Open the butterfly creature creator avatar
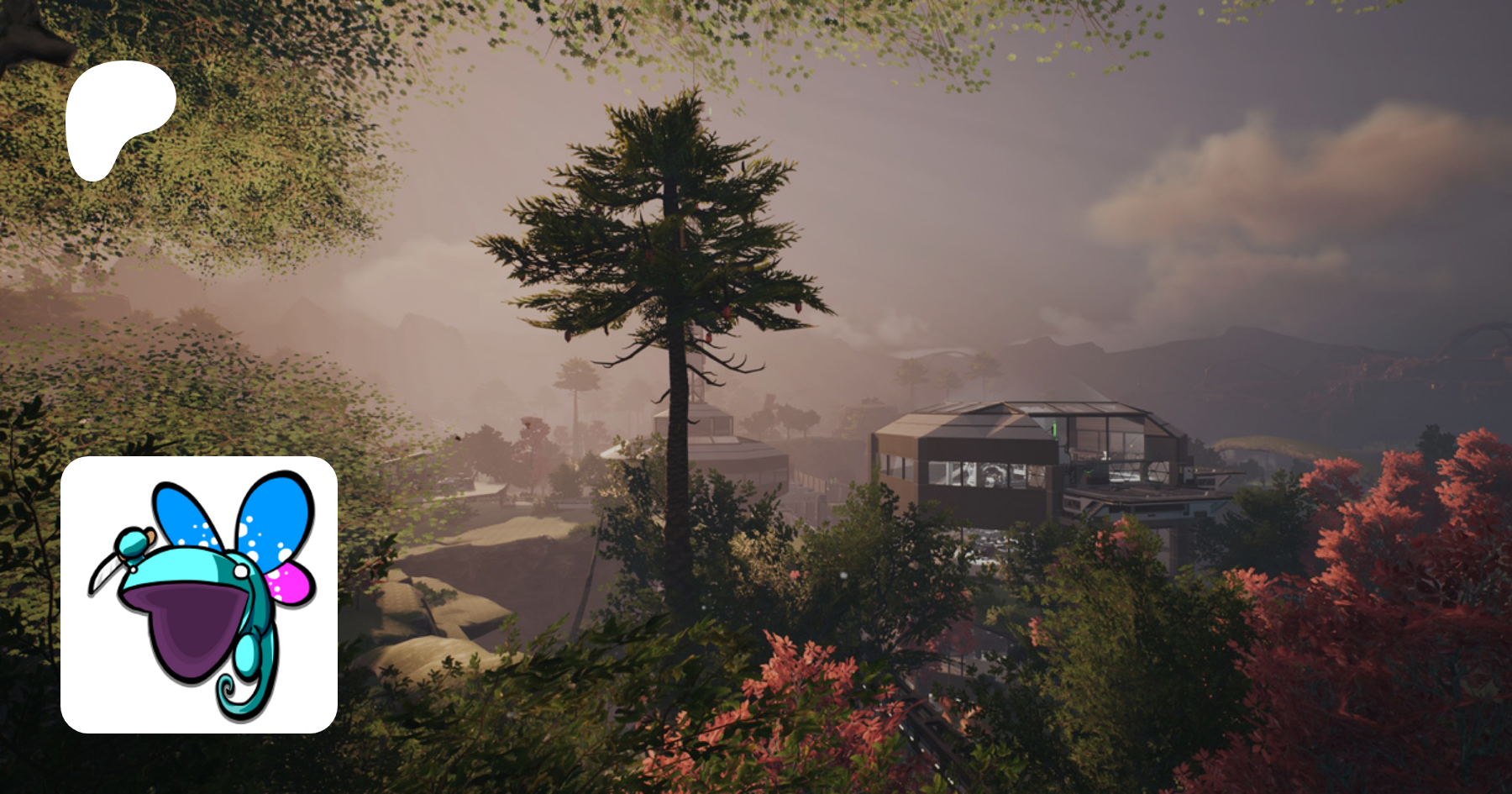Screen dimensions: 1512x794 (199, 594)
